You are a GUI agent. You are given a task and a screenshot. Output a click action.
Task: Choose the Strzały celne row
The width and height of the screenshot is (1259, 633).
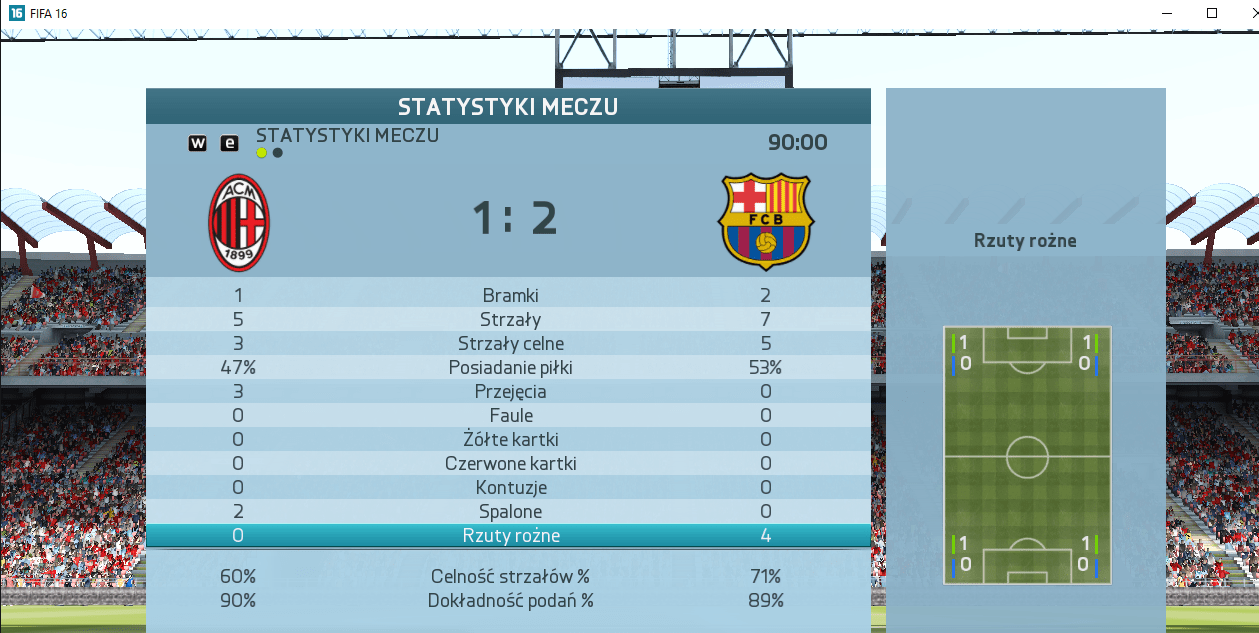pos(510,344)
